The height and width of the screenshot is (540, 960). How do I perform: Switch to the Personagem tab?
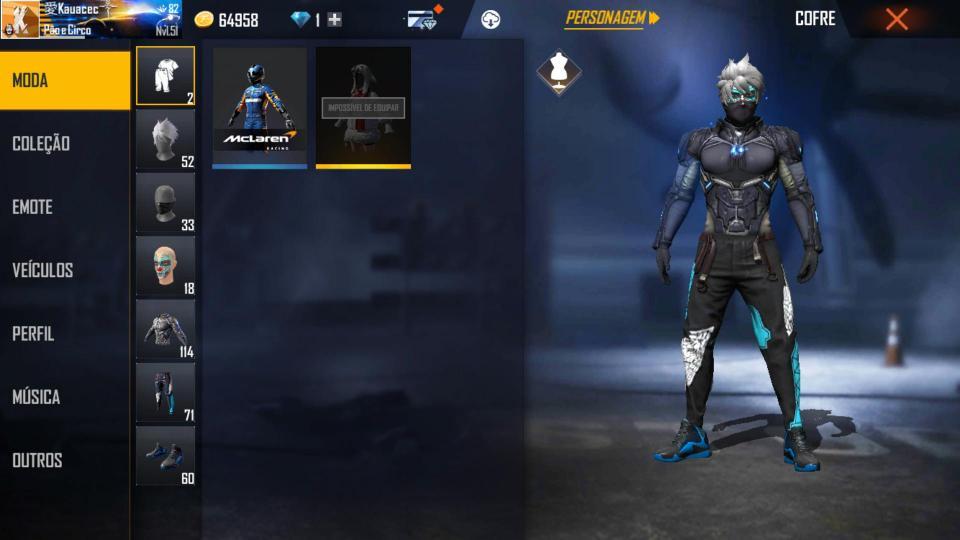[612, 18]
